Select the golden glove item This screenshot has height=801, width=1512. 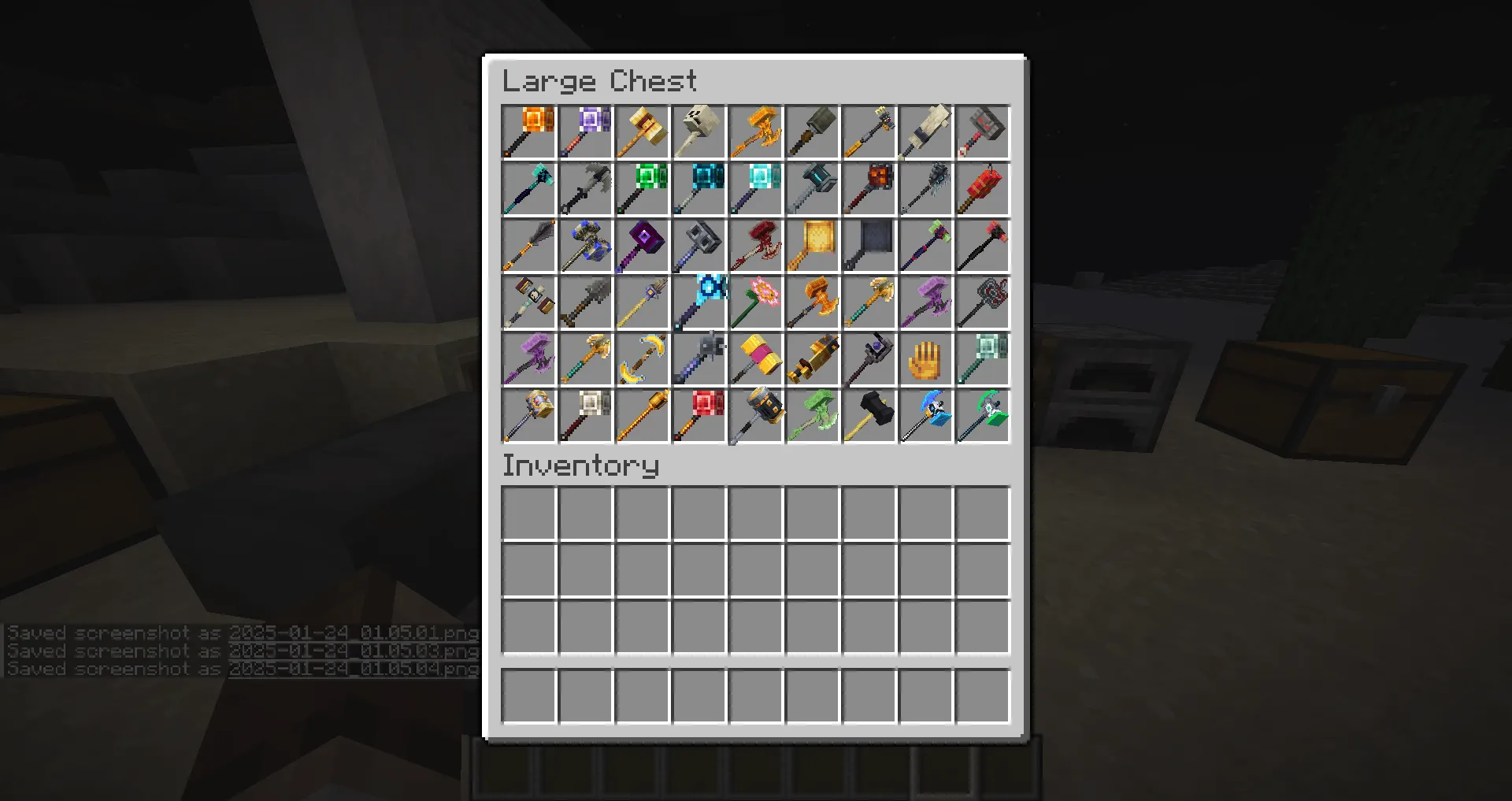[x=925, y=358]
